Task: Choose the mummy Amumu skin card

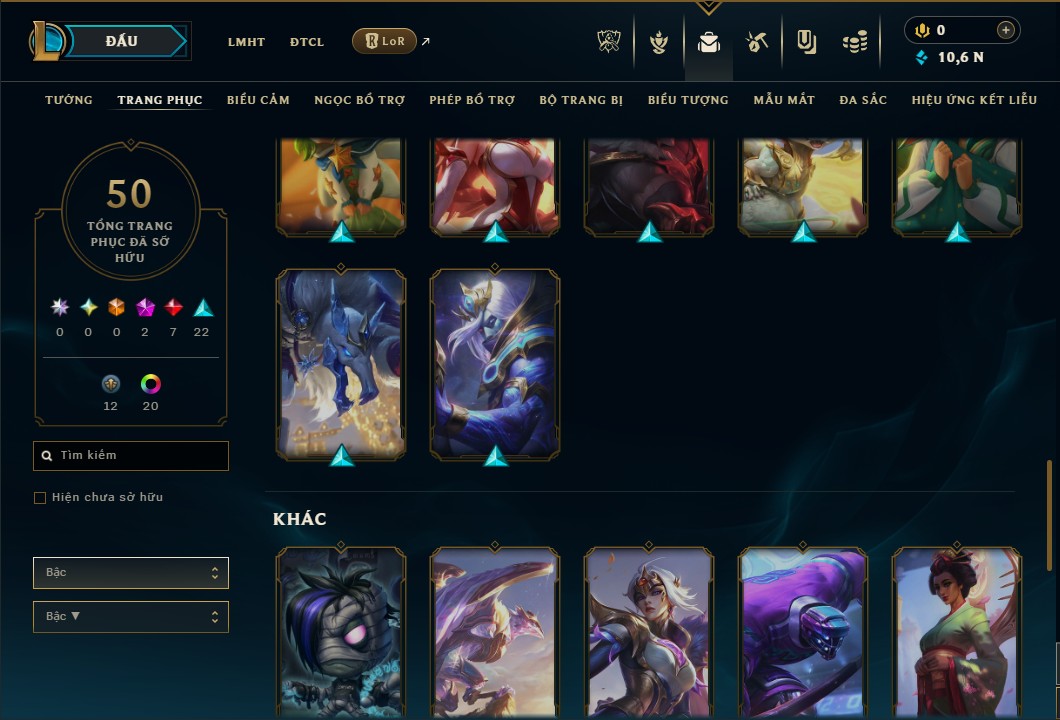Action: click(x=341, y=632)
